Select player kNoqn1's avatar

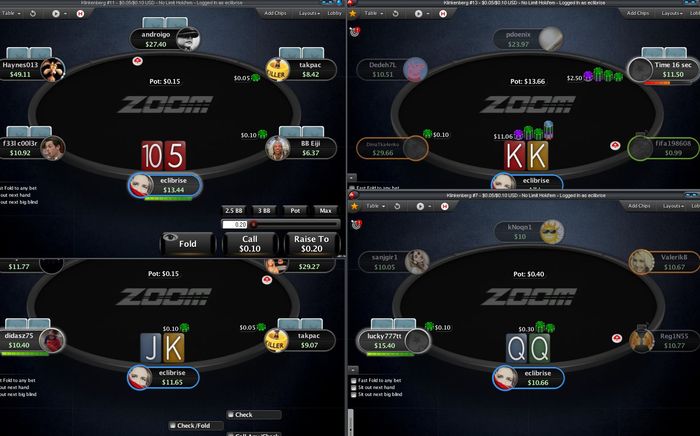[x=552, y=233]
